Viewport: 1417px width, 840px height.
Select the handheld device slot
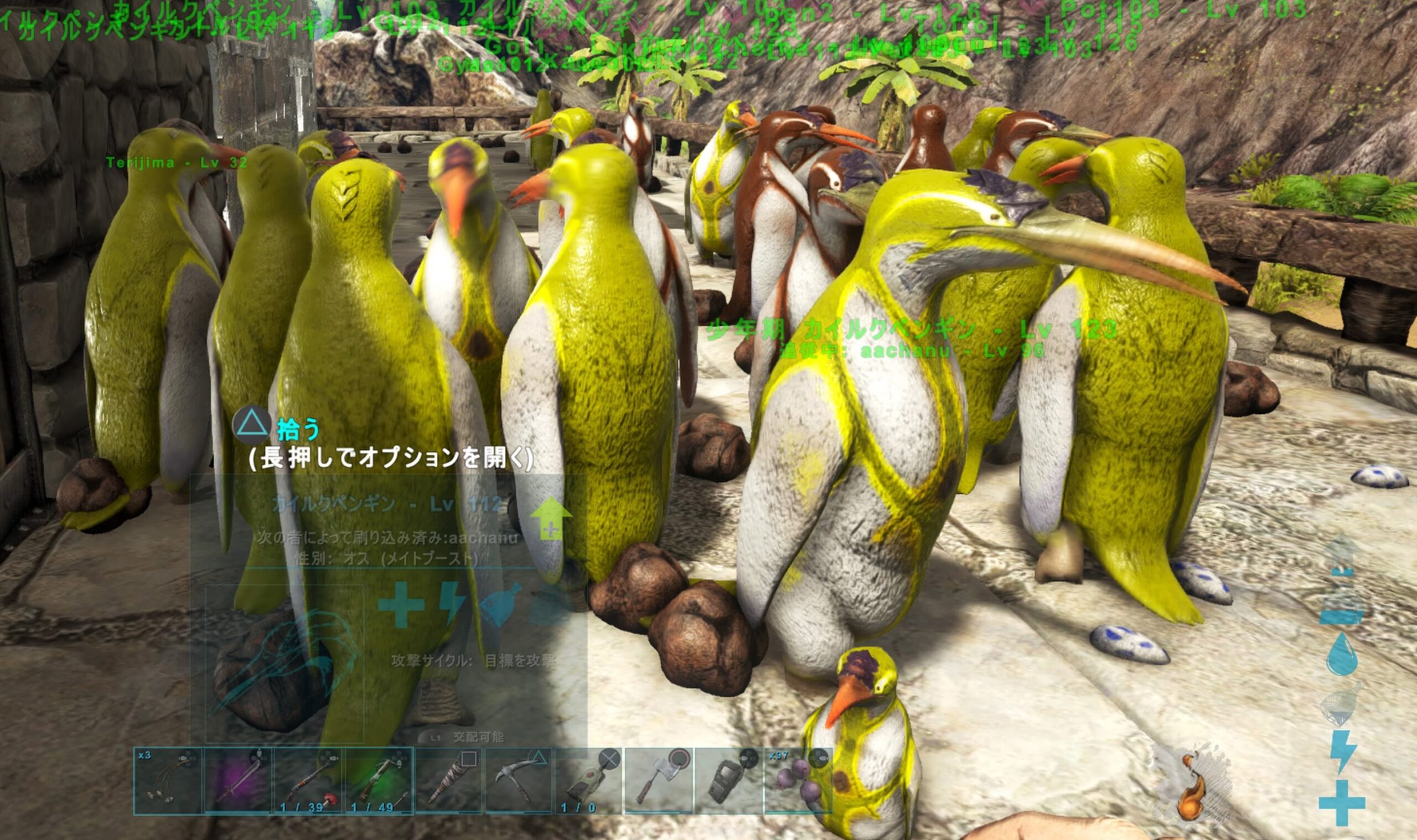pyautogui.click(x=729, y=781)
